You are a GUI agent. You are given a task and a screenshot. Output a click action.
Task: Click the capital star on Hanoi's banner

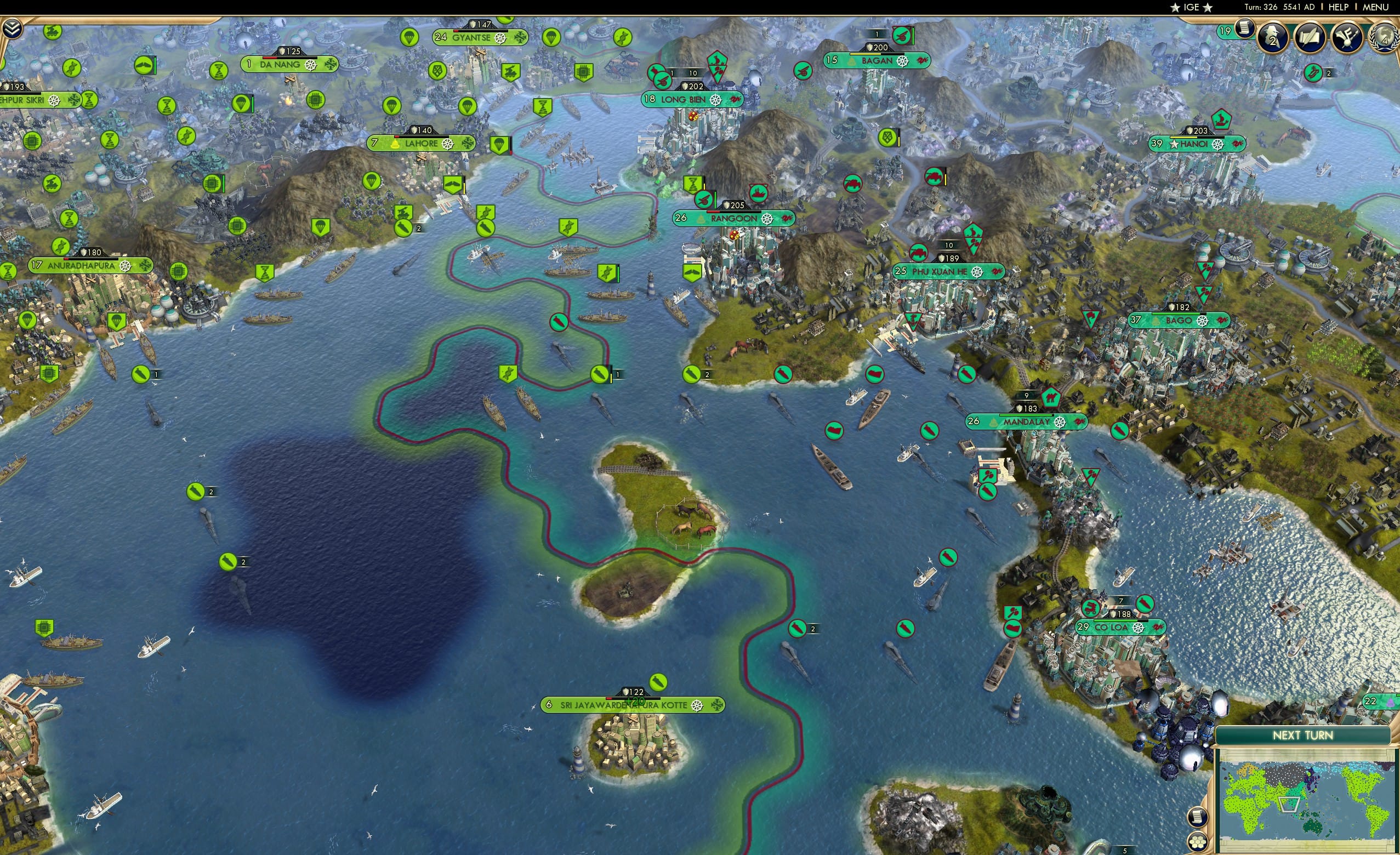(x=1174, y=145)
